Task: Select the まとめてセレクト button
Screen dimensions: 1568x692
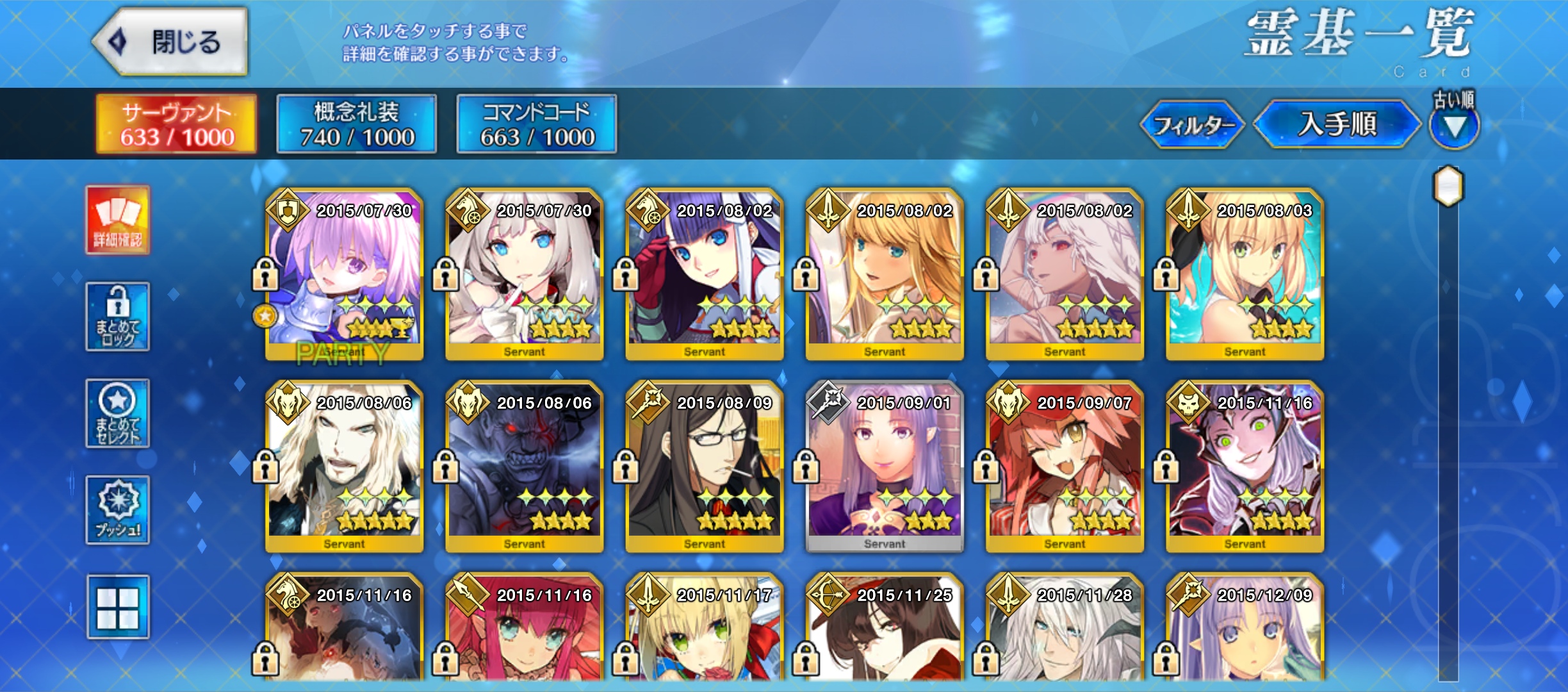Action: point(118,413)
